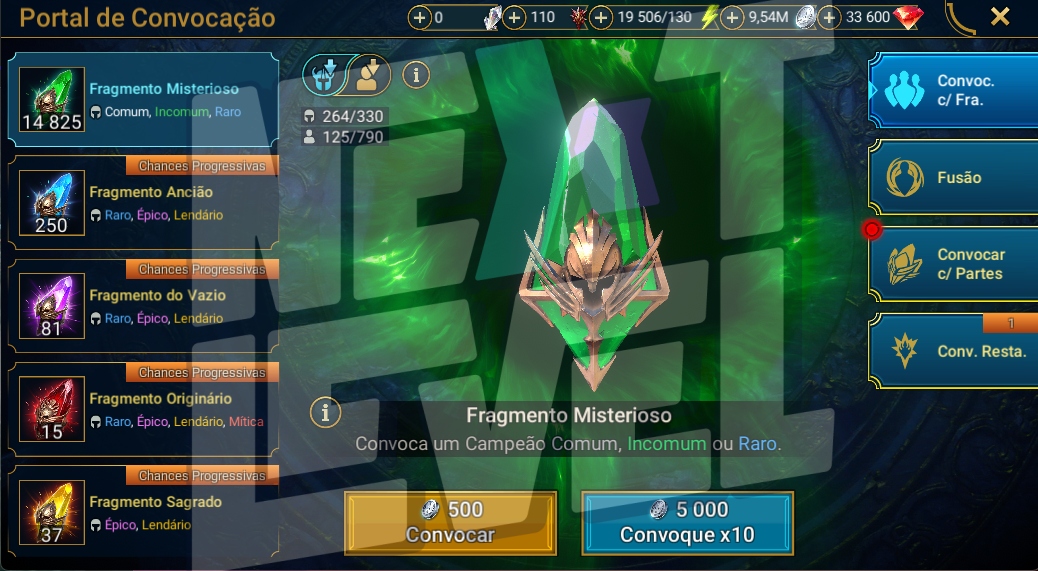Go back using the curved arrow
This screenshot has width=1038, height=571.
tap(961, 17)
